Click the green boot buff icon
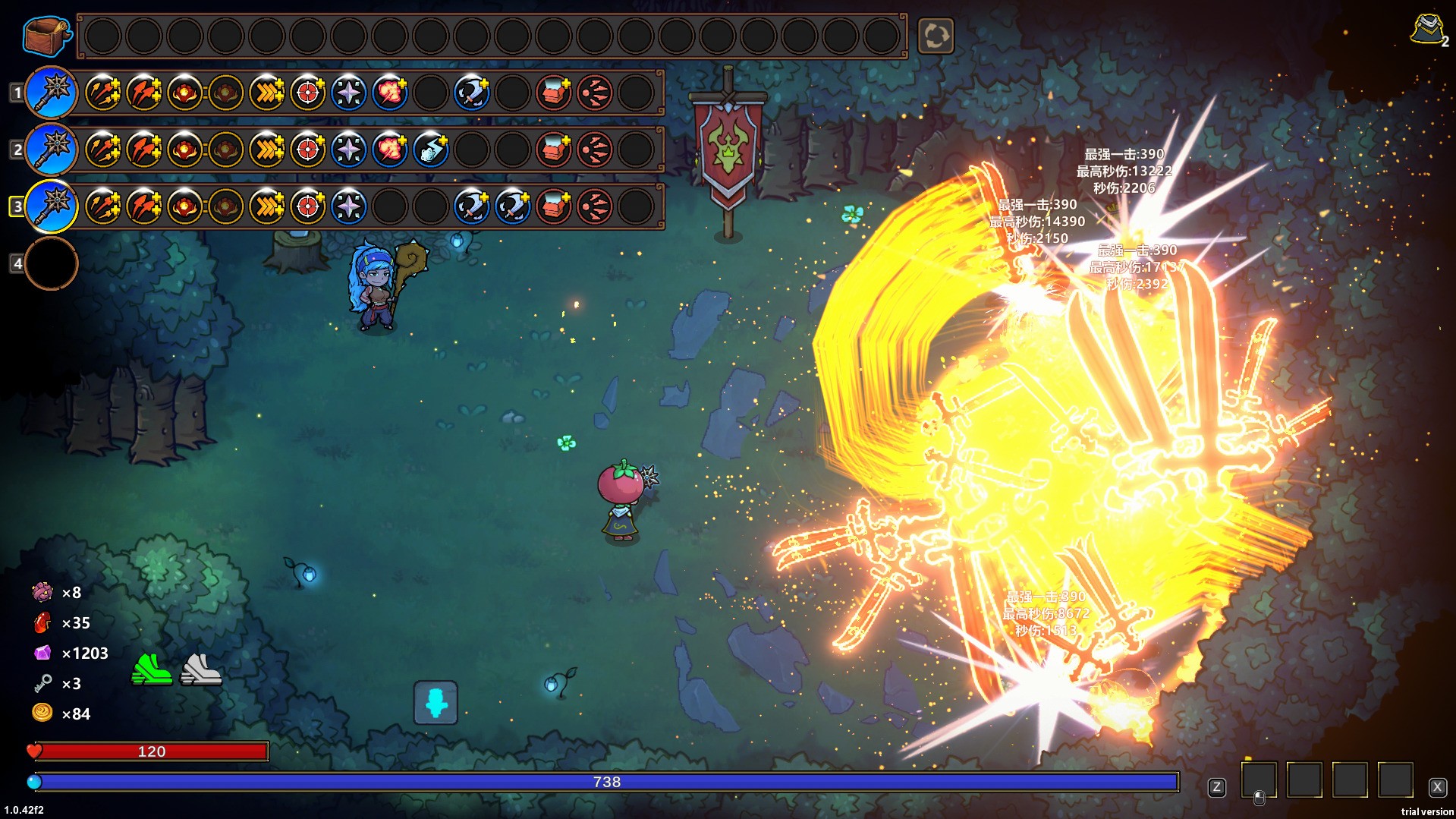 (152, 669)
